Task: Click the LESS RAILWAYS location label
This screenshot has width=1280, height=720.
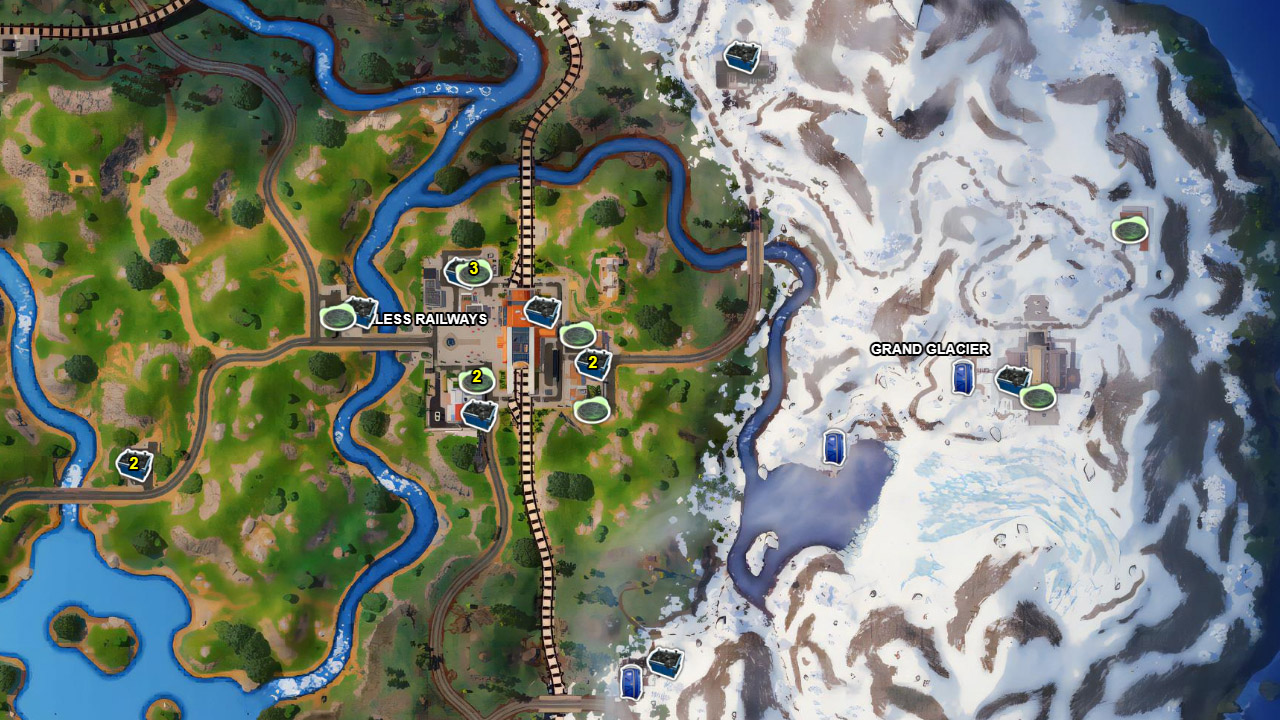Action: tap(430, 321)
